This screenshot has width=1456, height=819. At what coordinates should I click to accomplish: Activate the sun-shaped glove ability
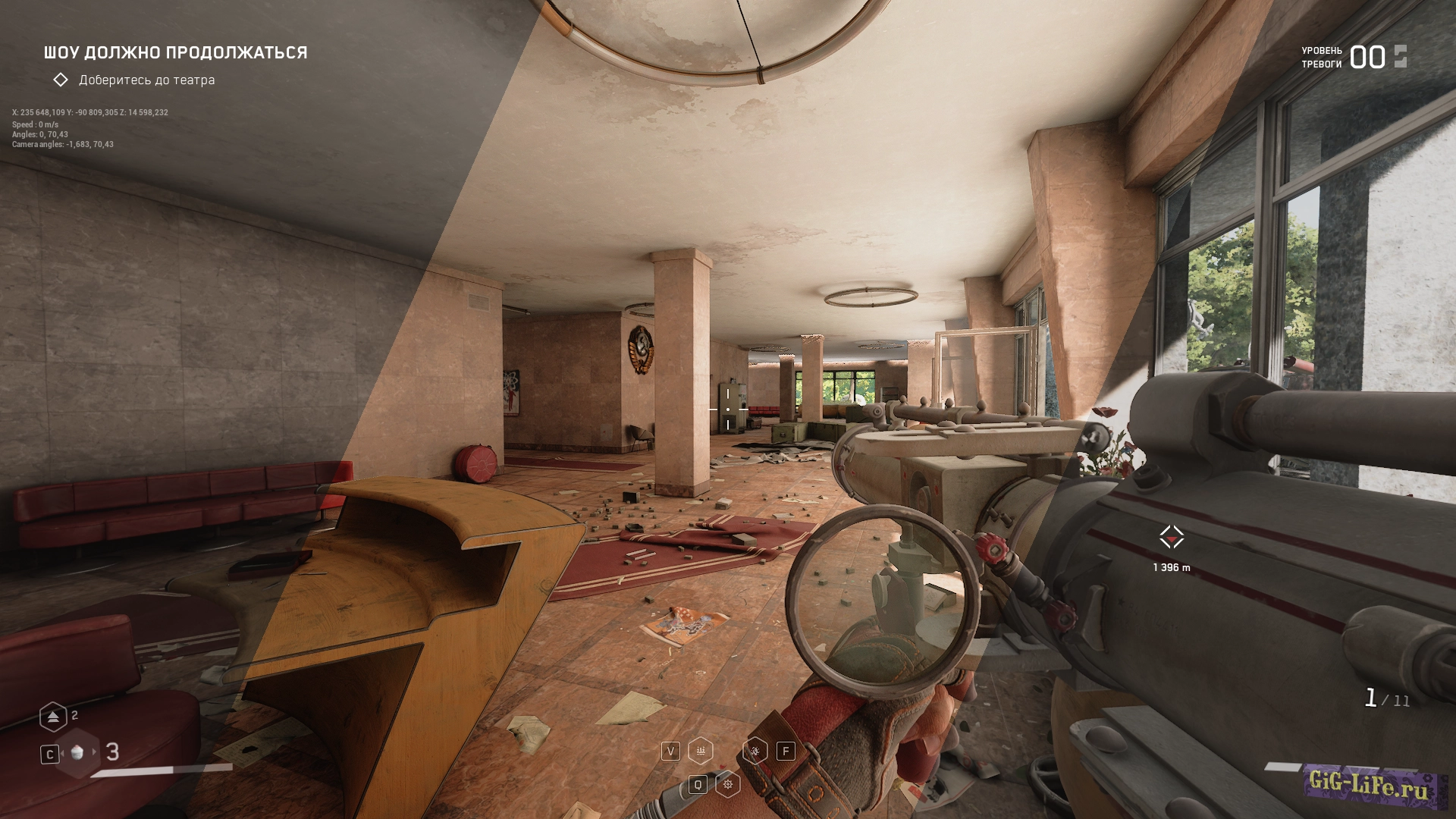click(728, 784)
